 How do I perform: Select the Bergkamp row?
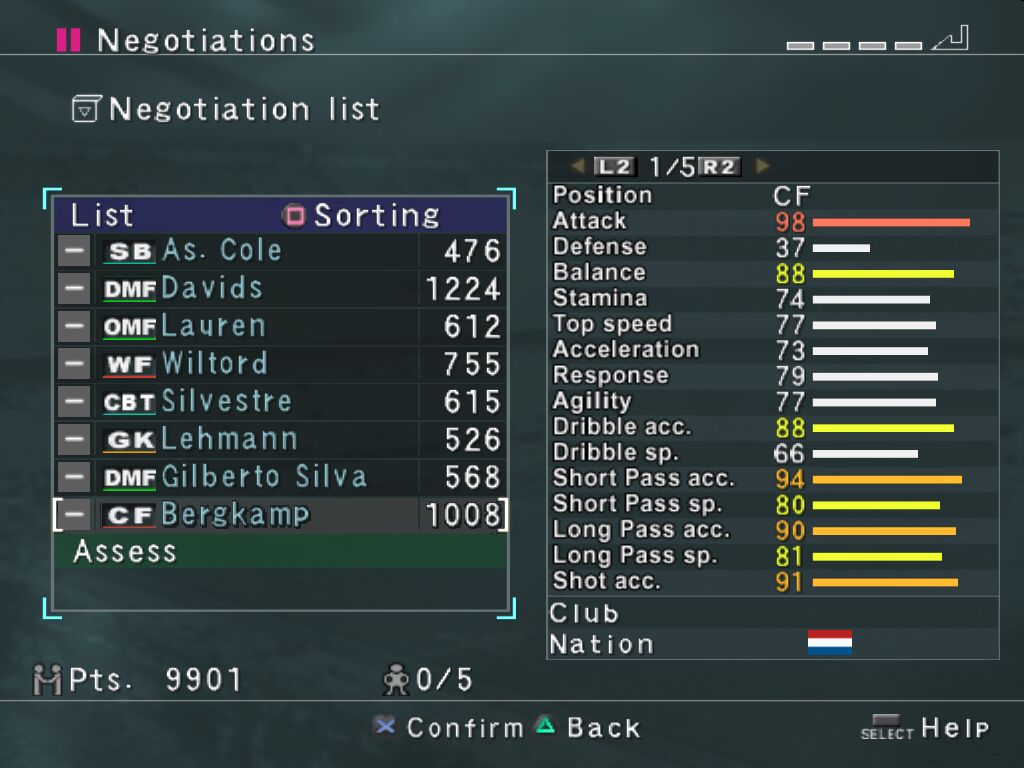point(280,515)
